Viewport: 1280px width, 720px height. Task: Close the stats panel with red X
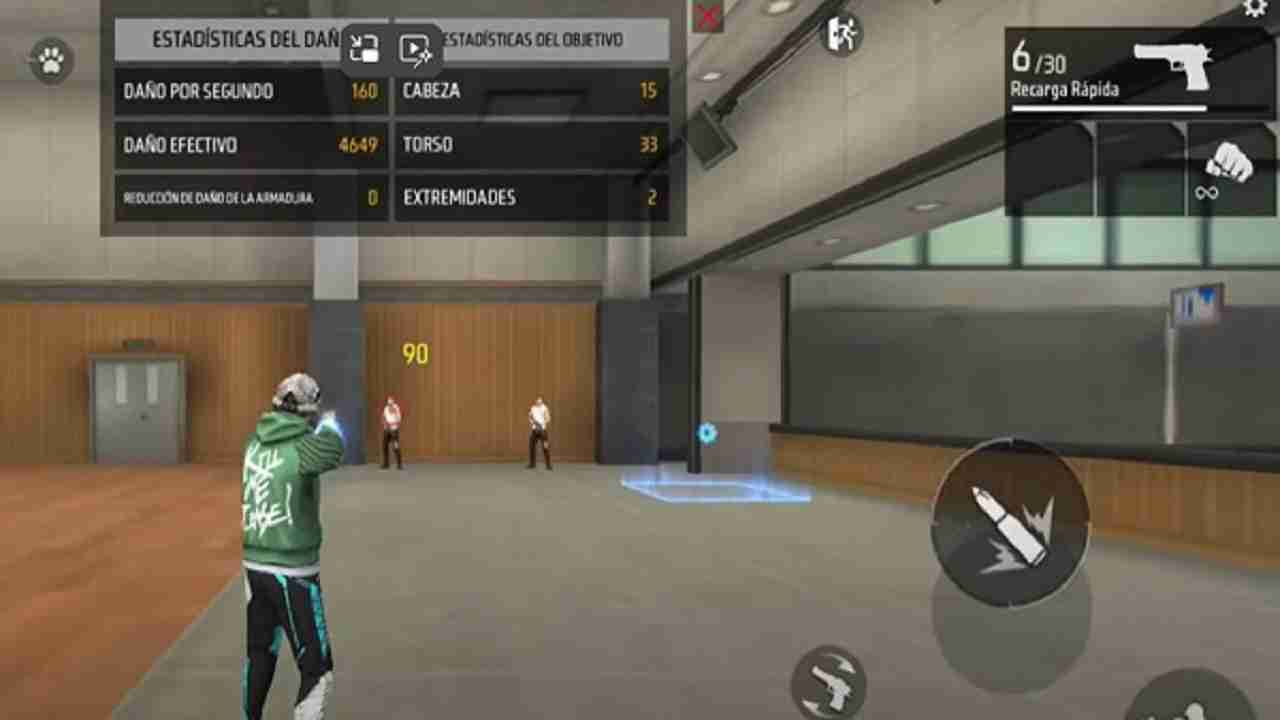click(x=708, y=16)
